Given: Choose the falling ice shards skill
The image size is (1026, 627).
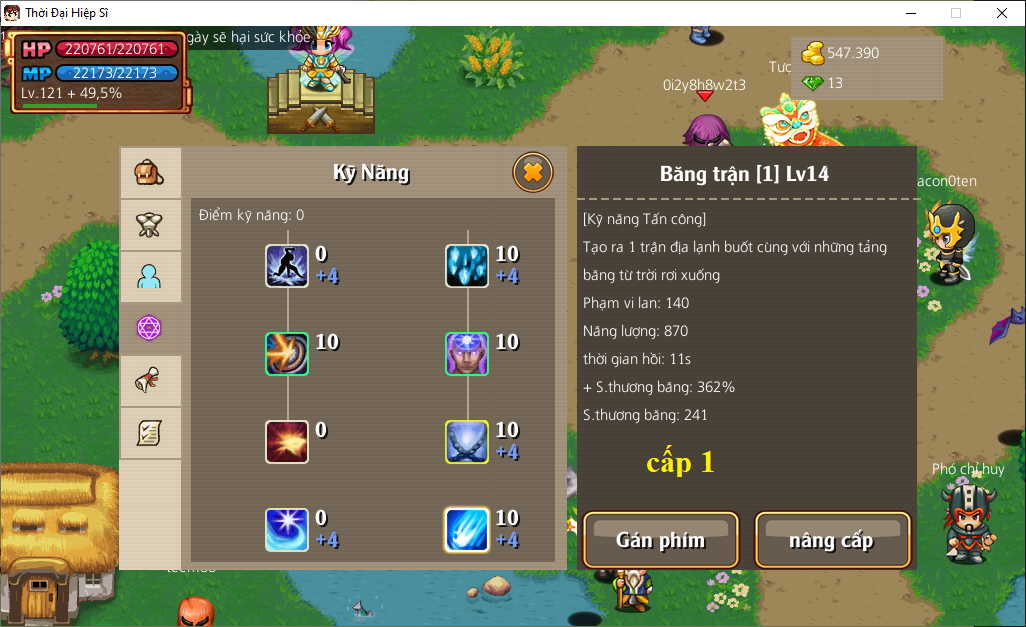Looking at the screenshot, I should [x=467, y=266].
